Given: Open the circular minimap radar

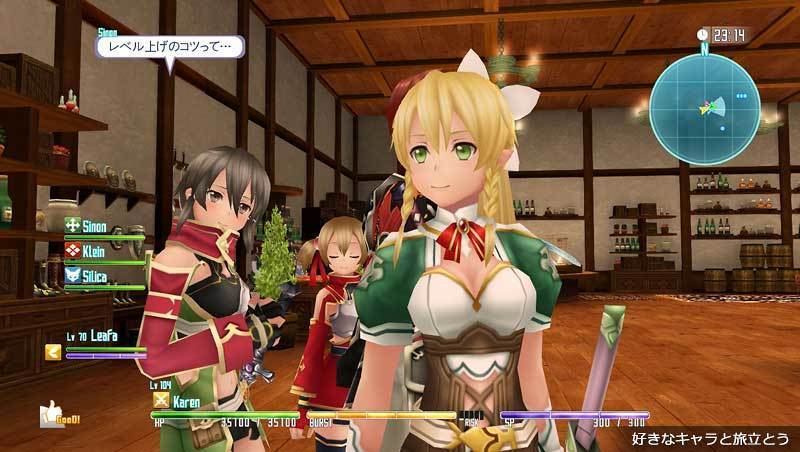Looking at the screenshot, I should [x=704, y=108].
